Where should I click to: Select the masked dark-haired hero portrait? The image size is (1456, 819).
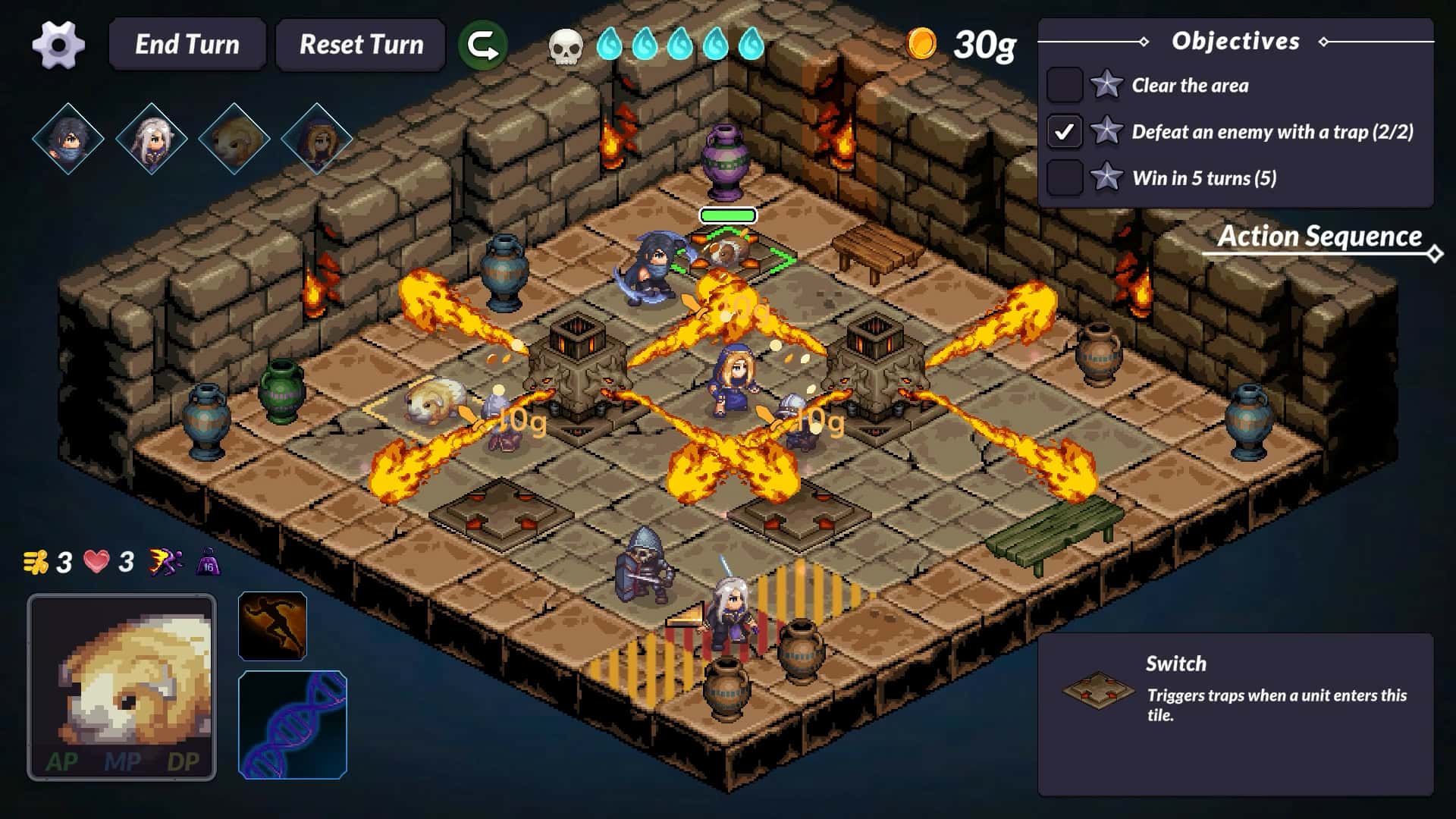pos(68,140)
